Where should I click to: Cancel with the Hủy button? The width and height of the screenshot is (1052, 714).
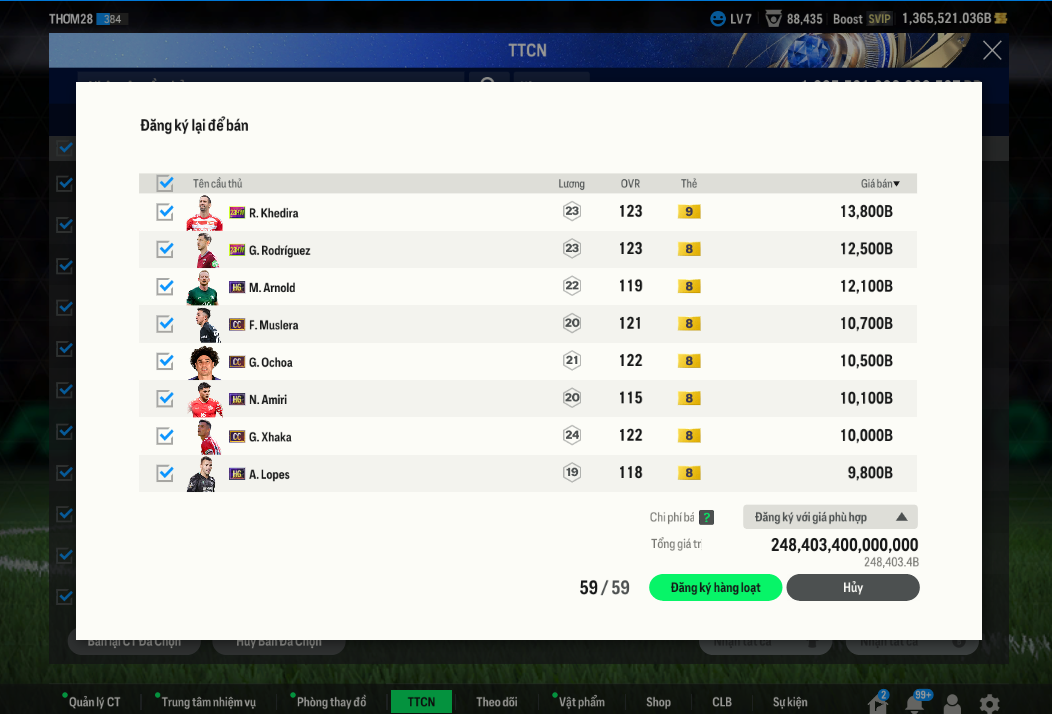[x=852, y=588]
